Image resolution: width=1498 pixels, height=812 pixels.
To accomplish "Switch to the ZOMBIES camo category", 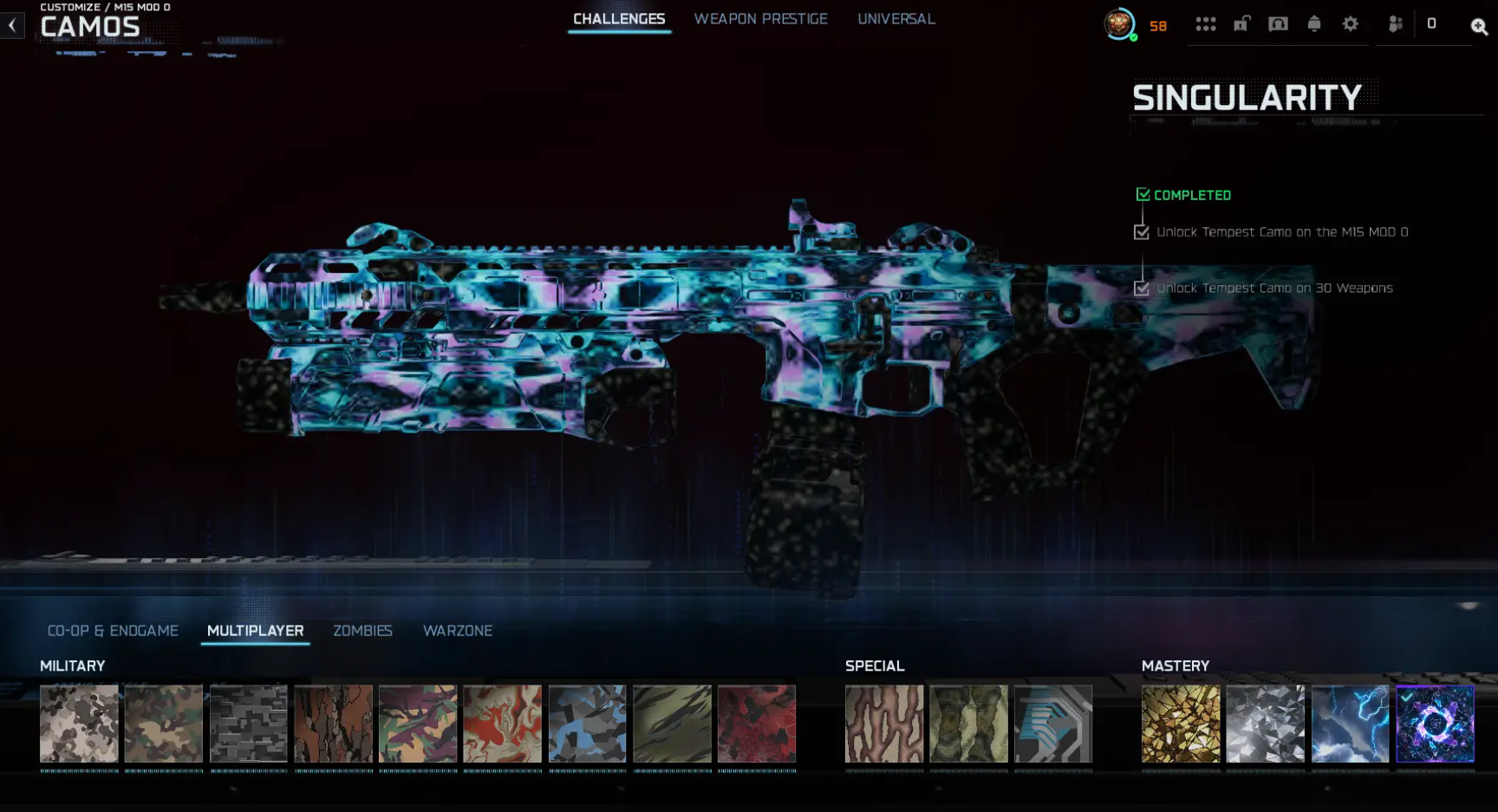I will pos(363,631).
